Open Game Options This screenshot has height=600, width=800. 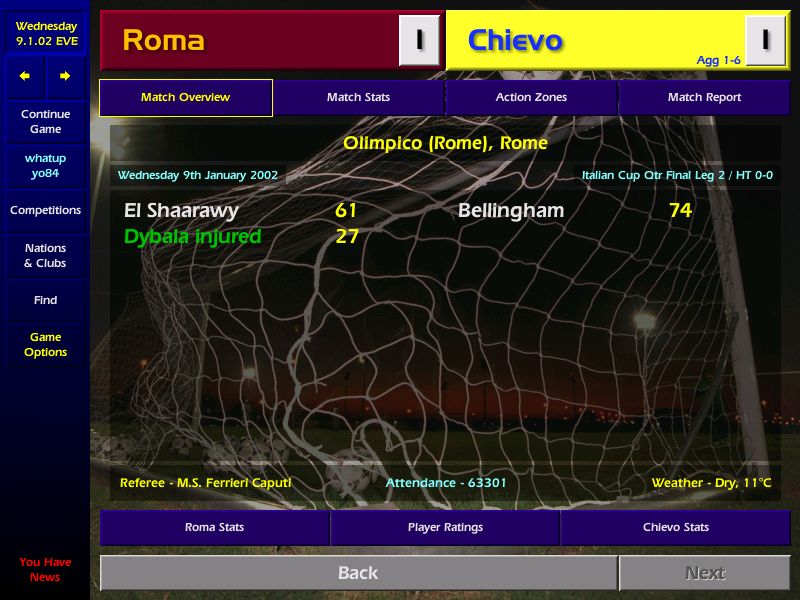[x=45, y=345]
